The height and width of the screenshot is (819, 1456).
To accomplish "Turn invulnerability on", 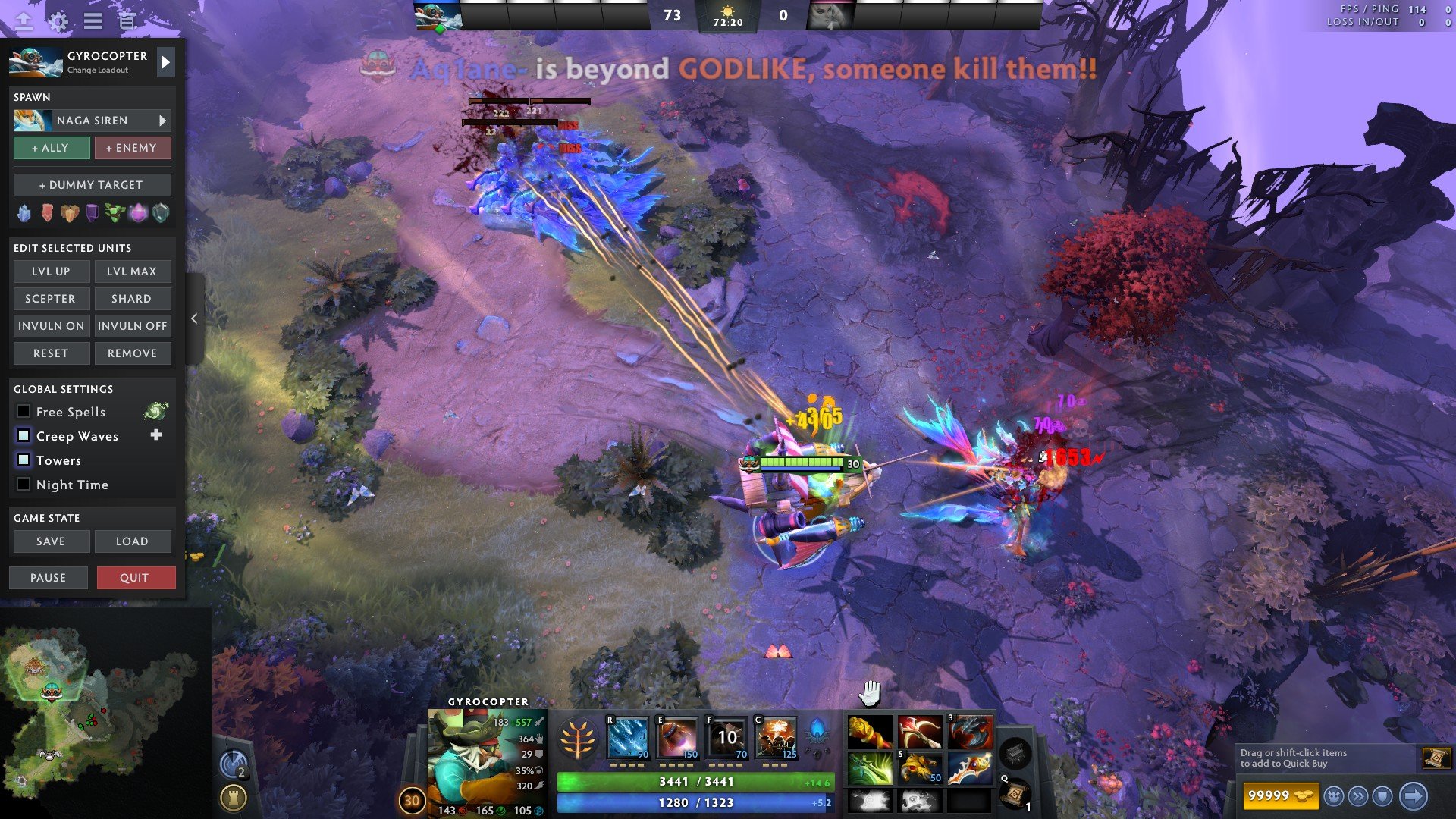I will click(51, 326).
